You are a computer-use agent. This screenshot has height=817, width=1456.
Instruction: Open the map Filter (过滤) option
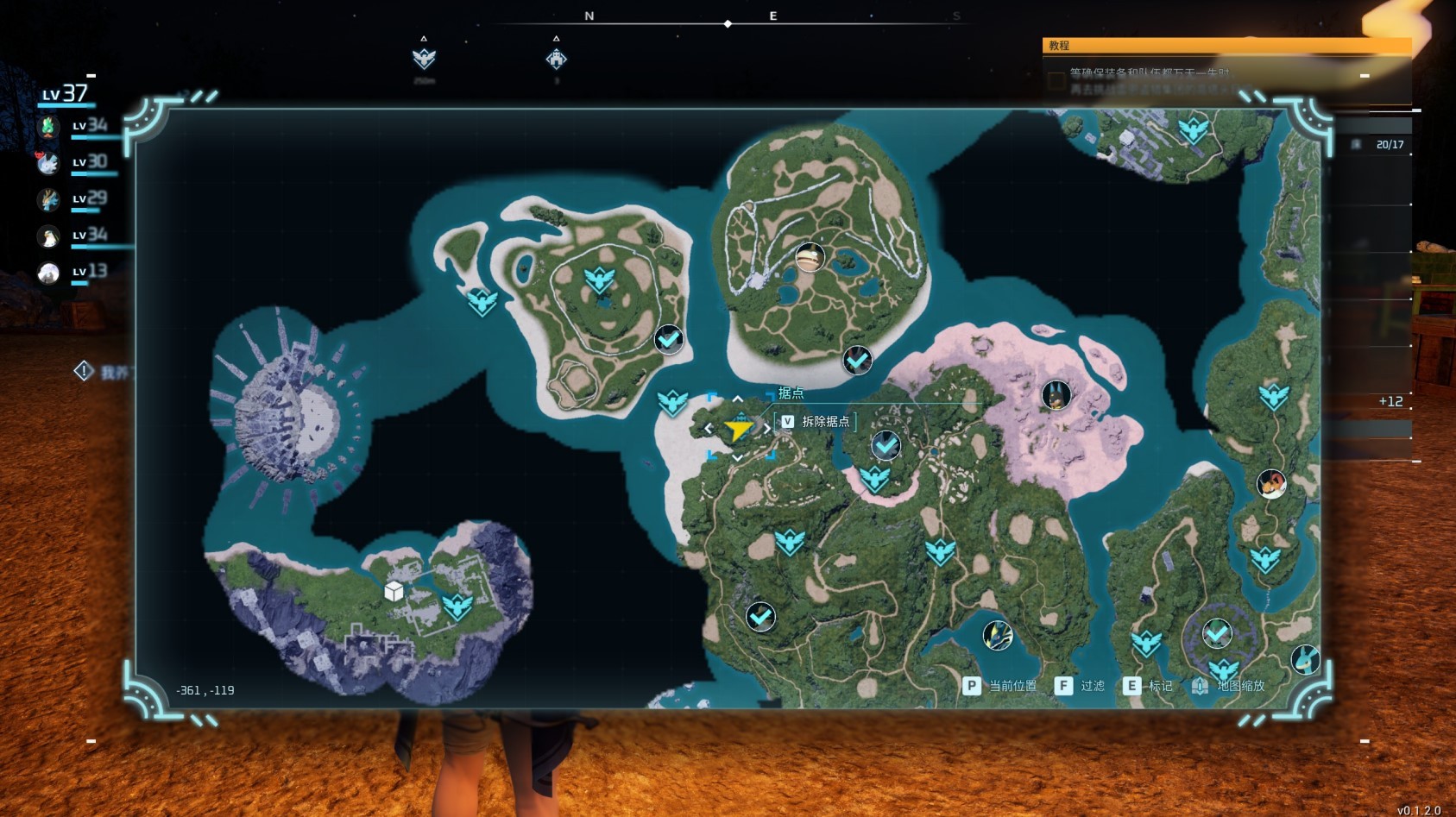click(x=1081, y=686)
